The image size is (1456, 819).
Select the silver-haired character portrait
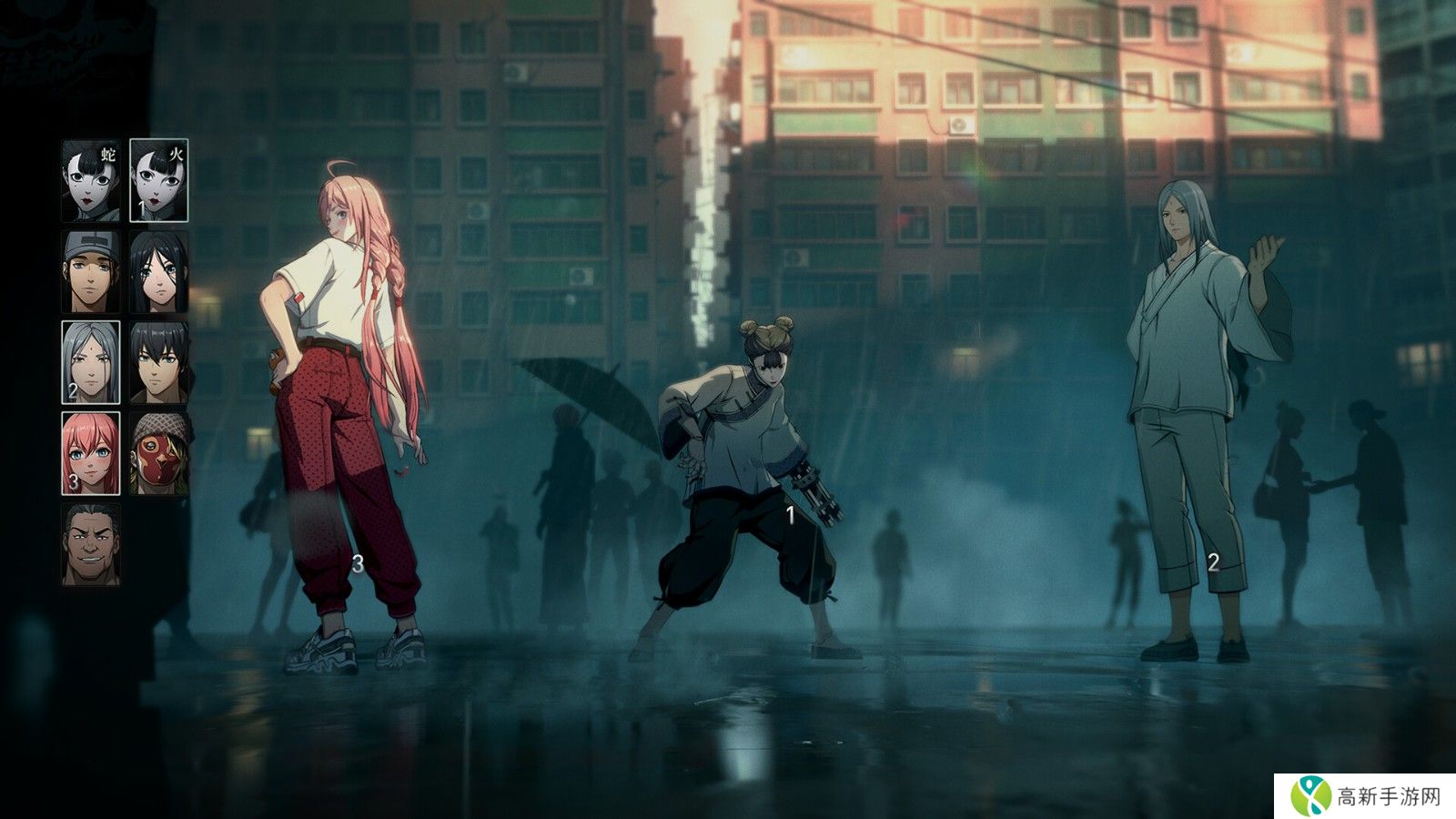click(90, 362)
